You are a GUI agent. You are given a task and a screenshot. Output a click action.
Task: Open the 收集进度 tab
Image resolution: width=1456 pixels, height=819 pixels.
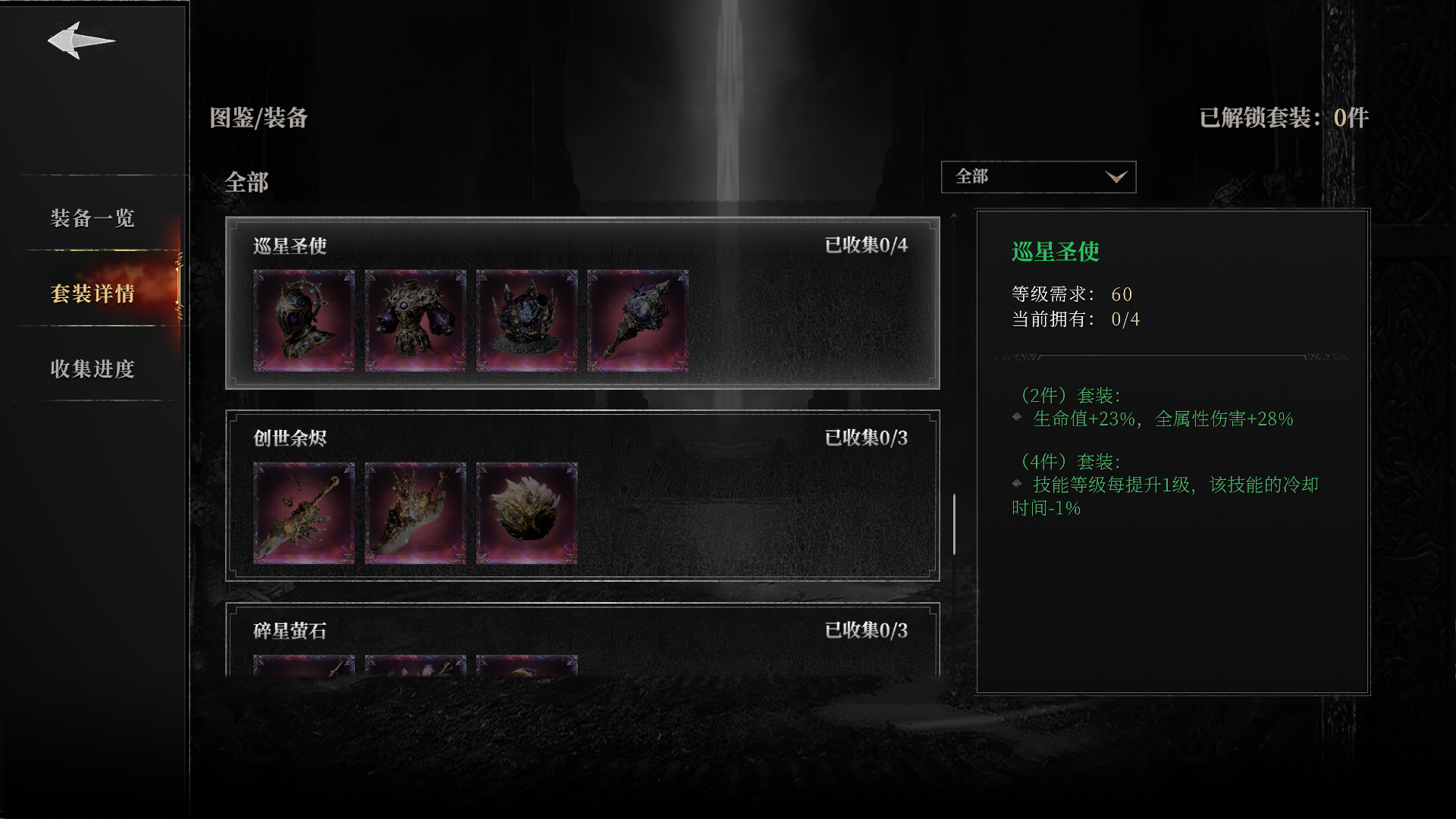tap(92, 371)
